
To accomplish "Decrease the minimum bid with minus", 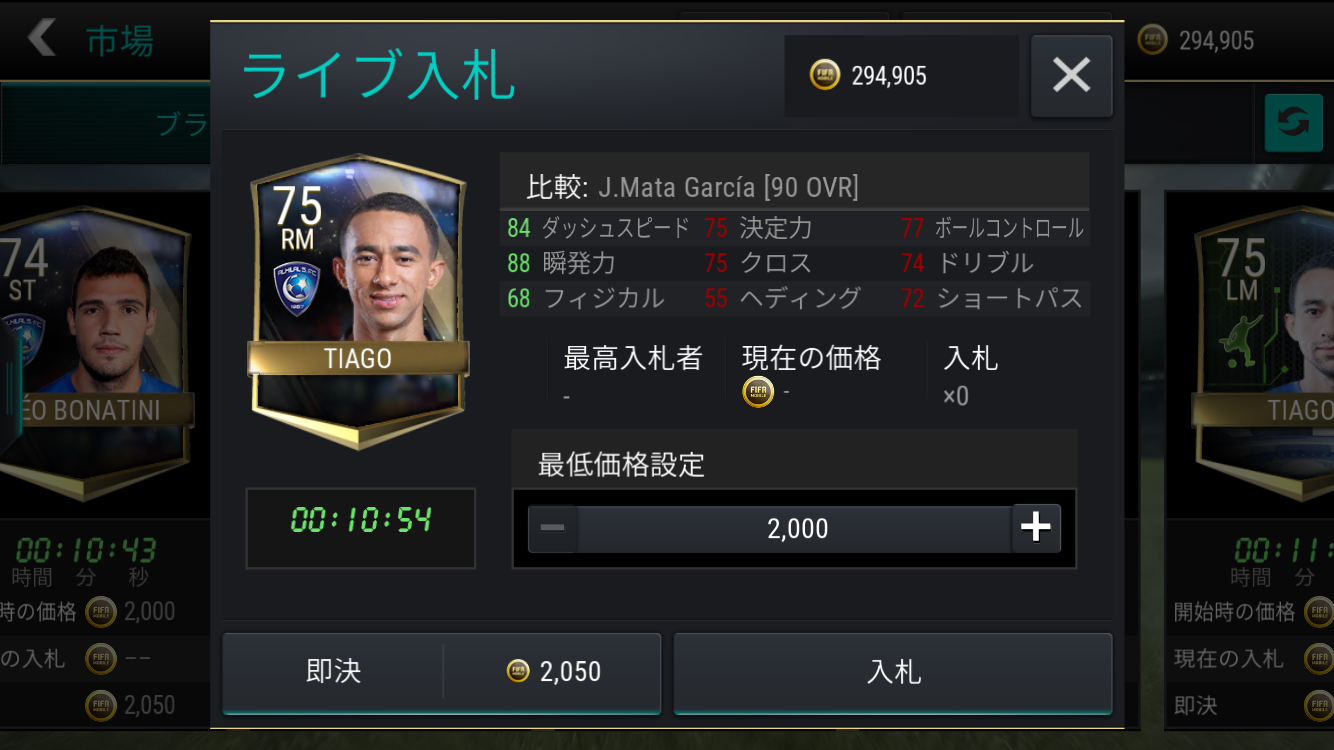I will (x=553, y=528).
